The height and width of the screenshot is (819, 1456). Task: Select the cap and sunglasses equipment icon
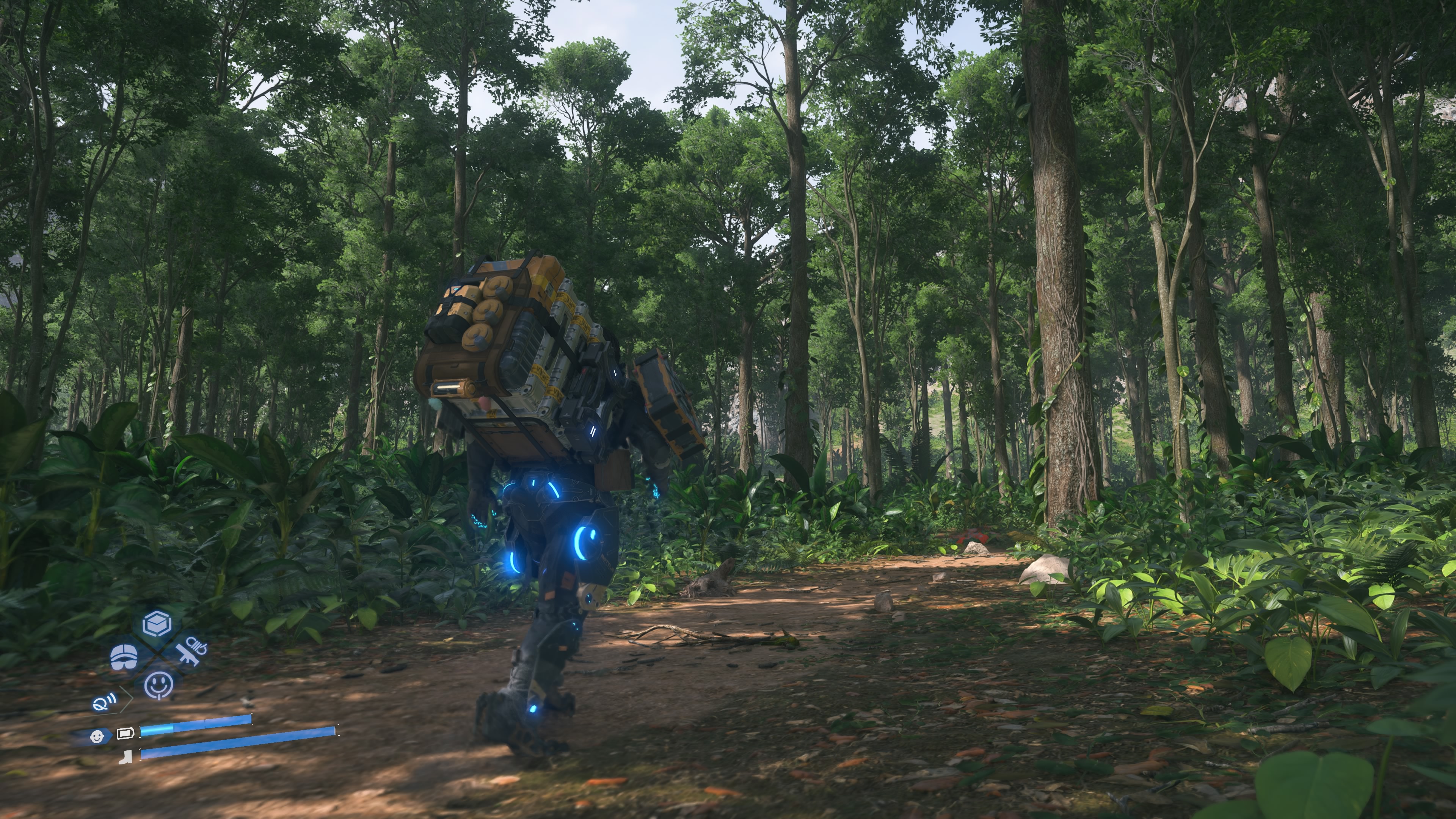pos(124,656)
